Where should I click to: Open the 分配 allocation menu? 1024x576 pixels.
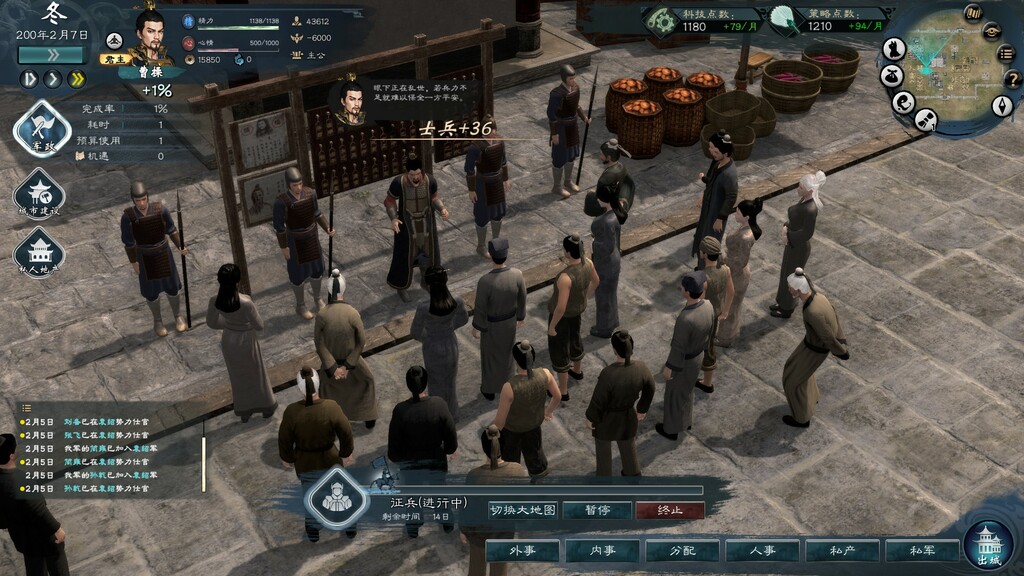(x=682, y=551)
